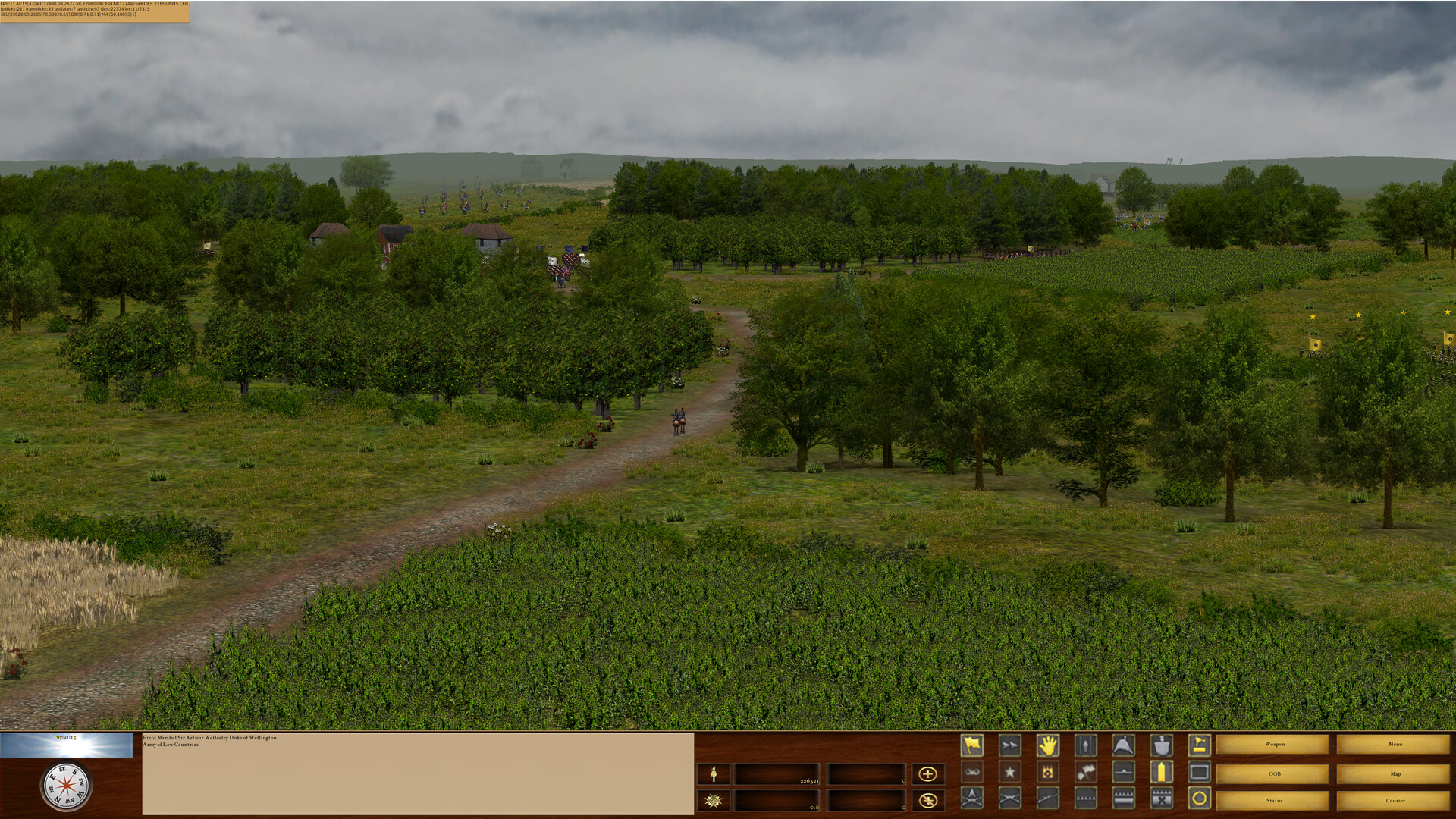The image size is (1456, 819).
Task: Enable the circled plus counter toggle
Action: (926, 774)
